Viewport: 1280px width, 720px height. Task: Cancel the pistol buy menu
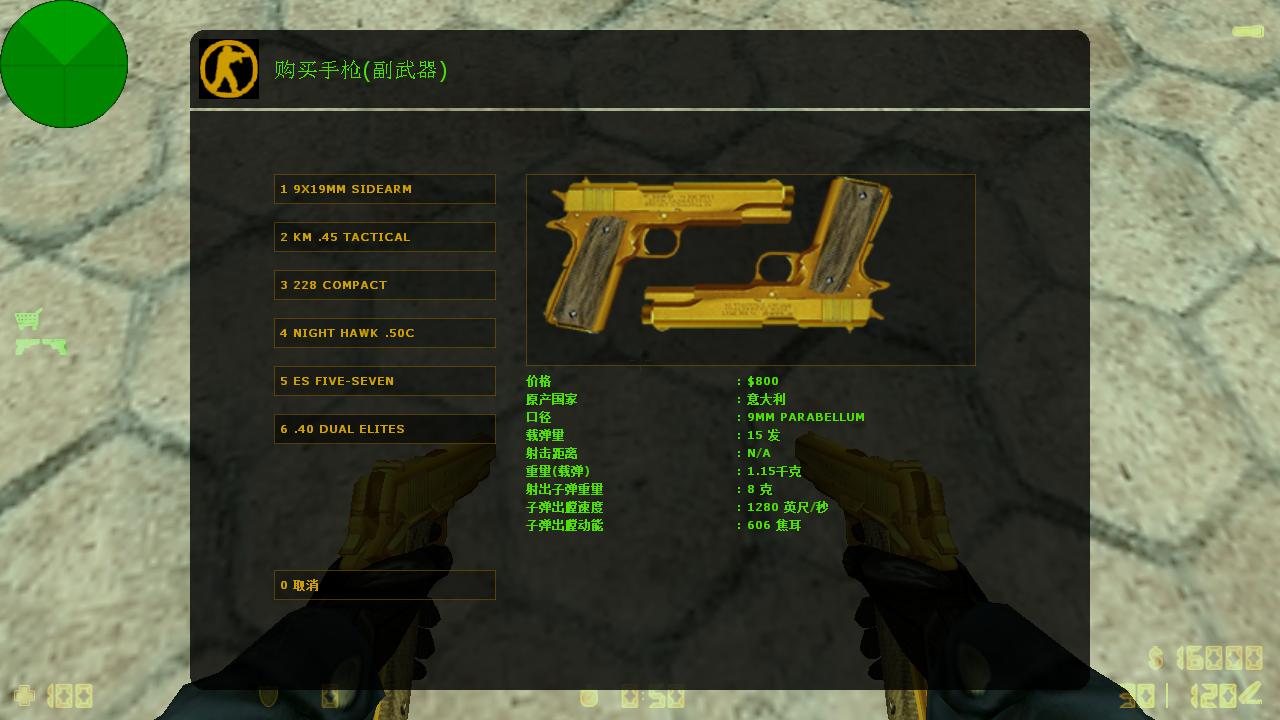coord(384,585)
